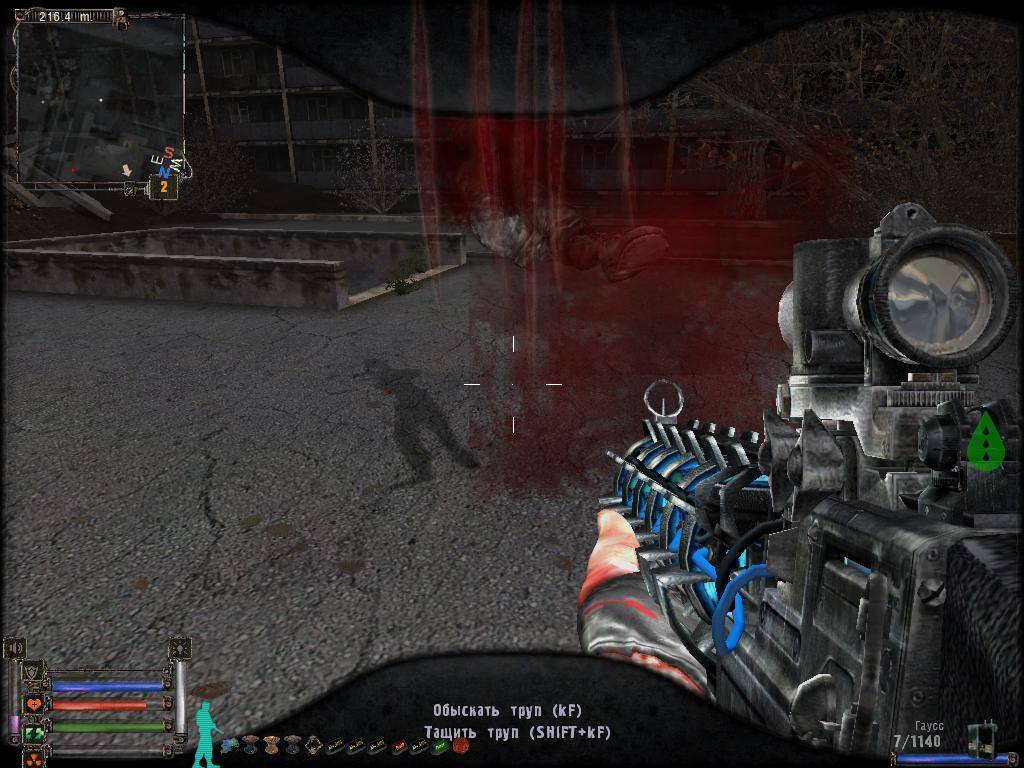Click the orange heart health icon
This screenshot has height=768, width=1024.
[x=34, y=704]
